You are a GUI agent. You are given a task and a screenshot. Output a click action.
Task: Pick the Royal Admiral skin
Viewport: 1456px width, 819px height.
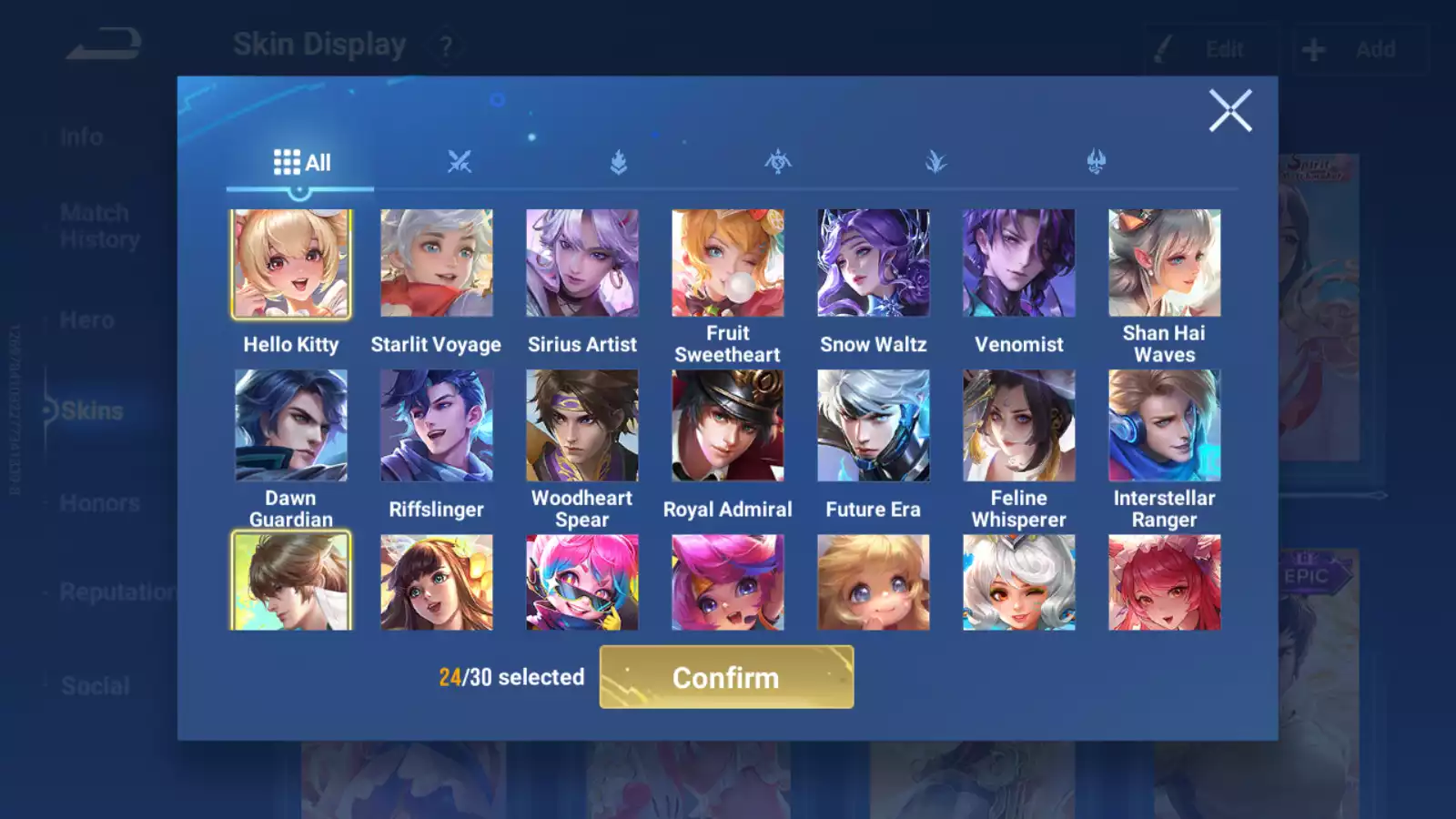click(x=728, y=425)
